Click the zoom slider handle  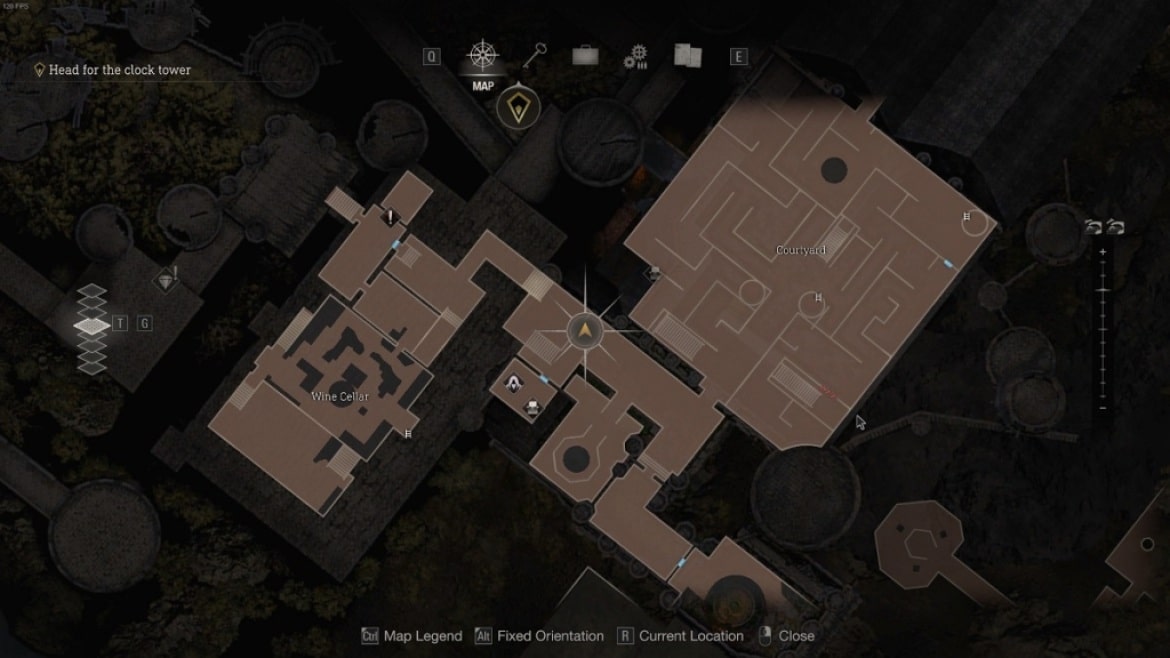1103,290
